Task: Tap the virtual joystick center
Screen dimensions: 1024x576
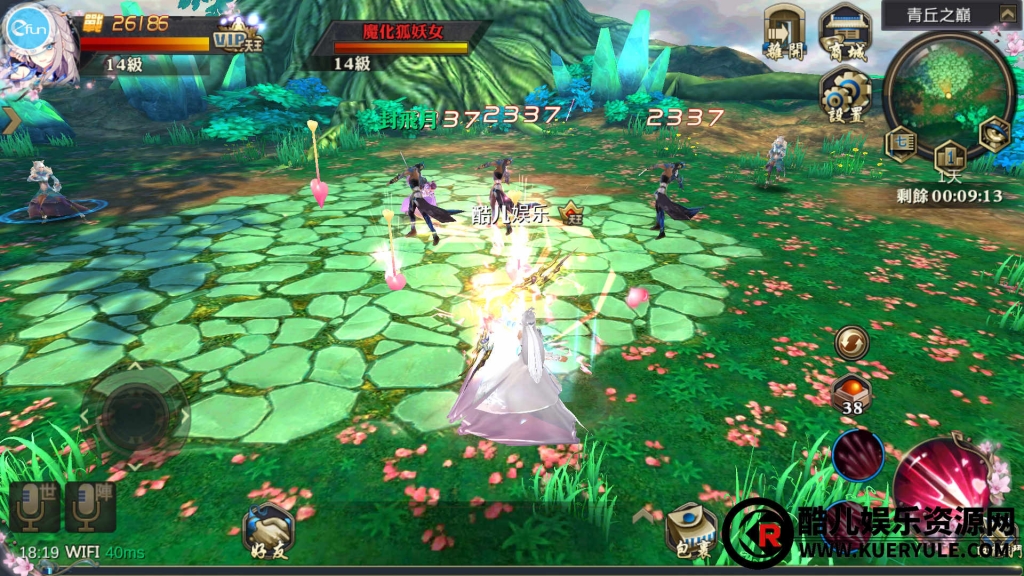Action: [134, 411]
